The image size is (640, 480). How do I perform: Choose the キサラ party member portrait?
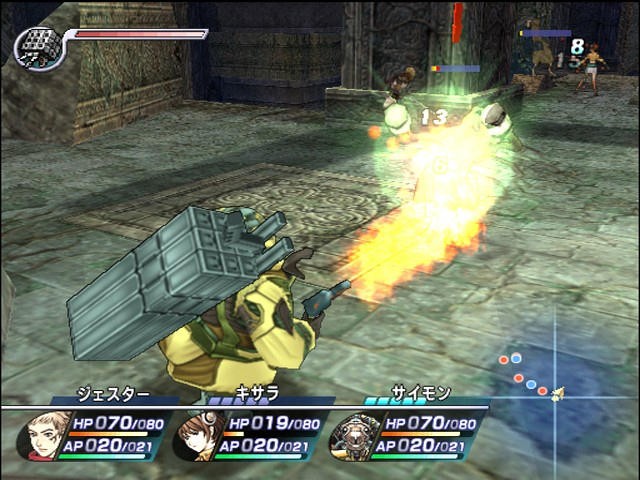click(x=198, y=436)
